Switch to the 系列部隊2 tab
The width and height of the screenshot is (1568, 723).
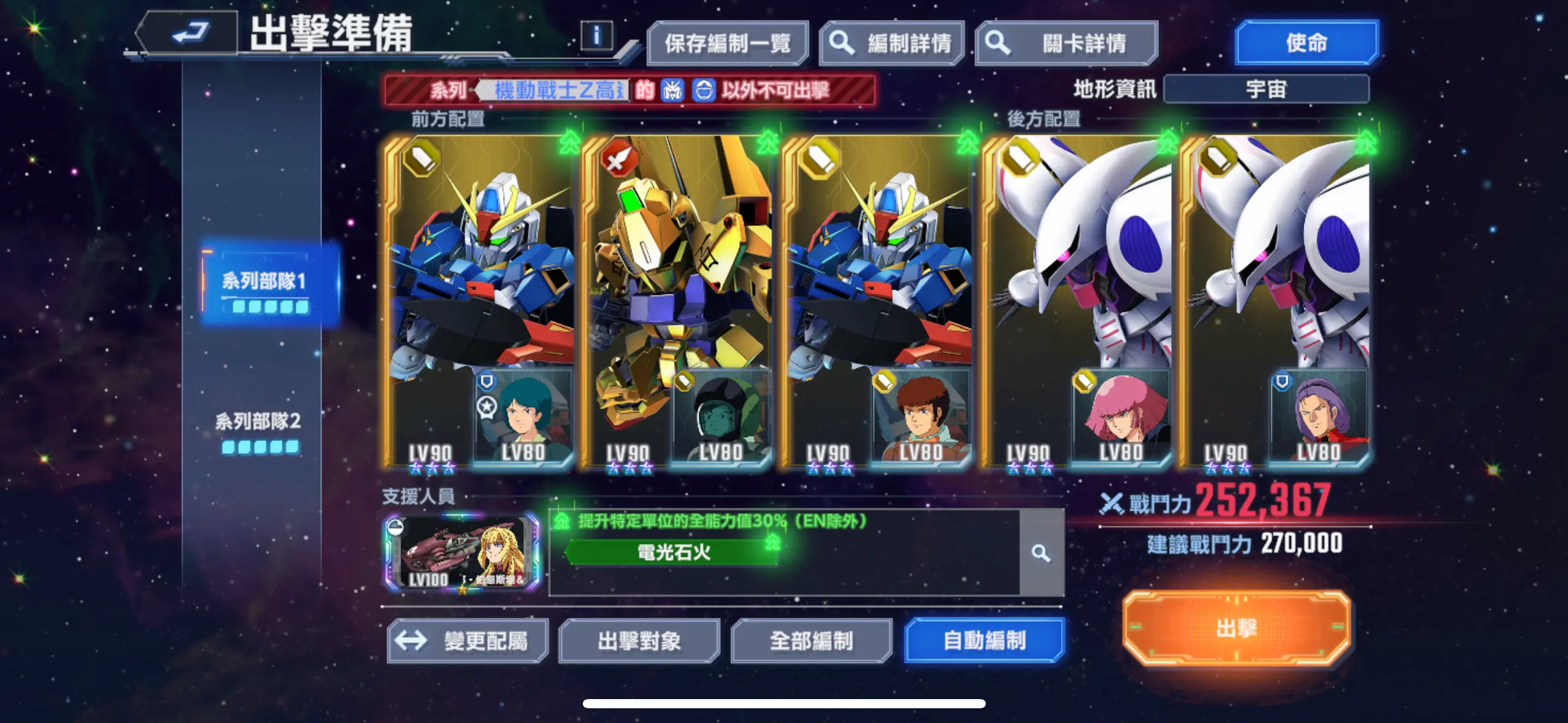[258, 423]
